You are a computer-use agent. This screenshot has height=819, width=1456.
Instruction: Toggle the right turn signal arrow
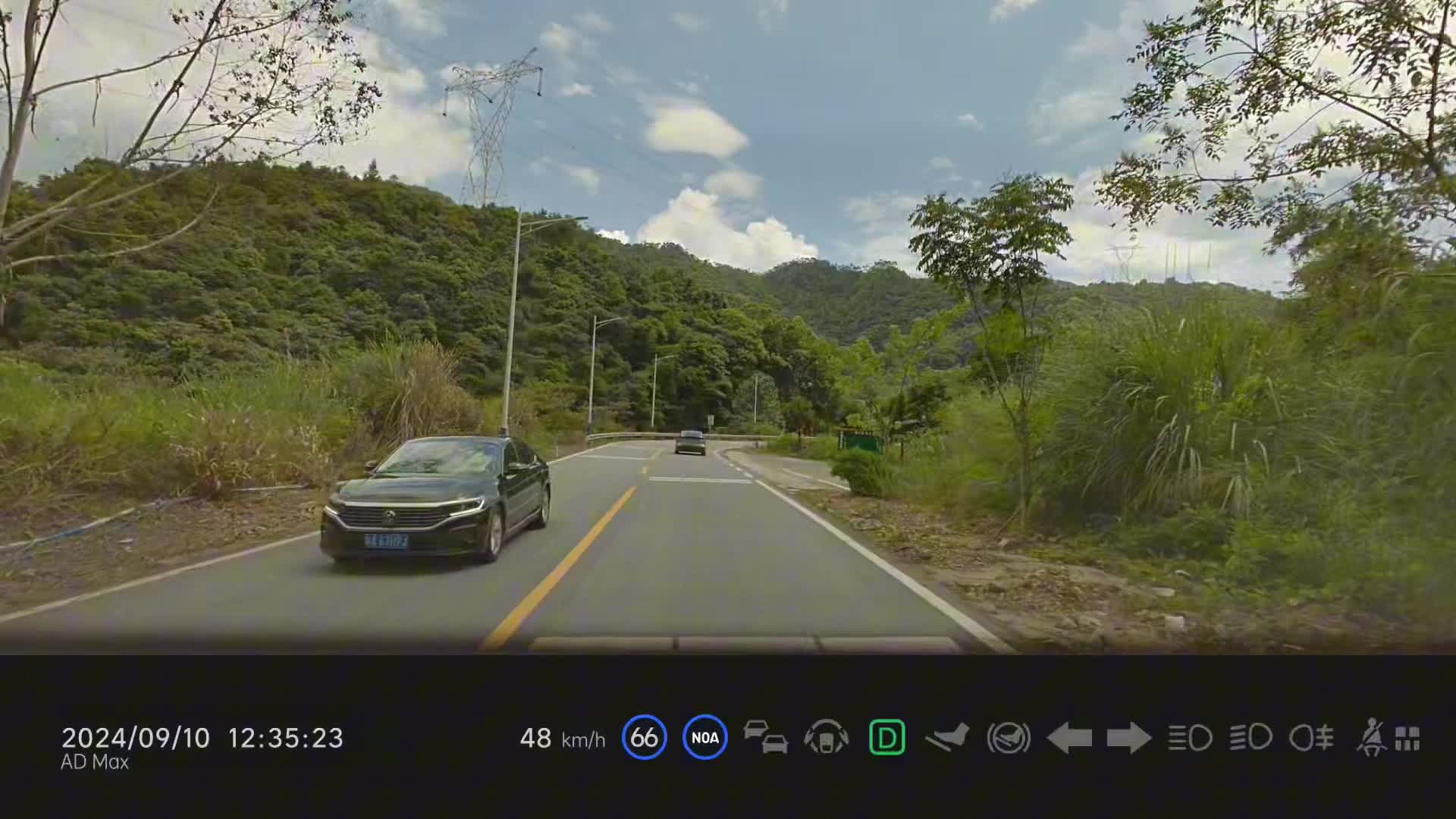(x=1129, y=737)
